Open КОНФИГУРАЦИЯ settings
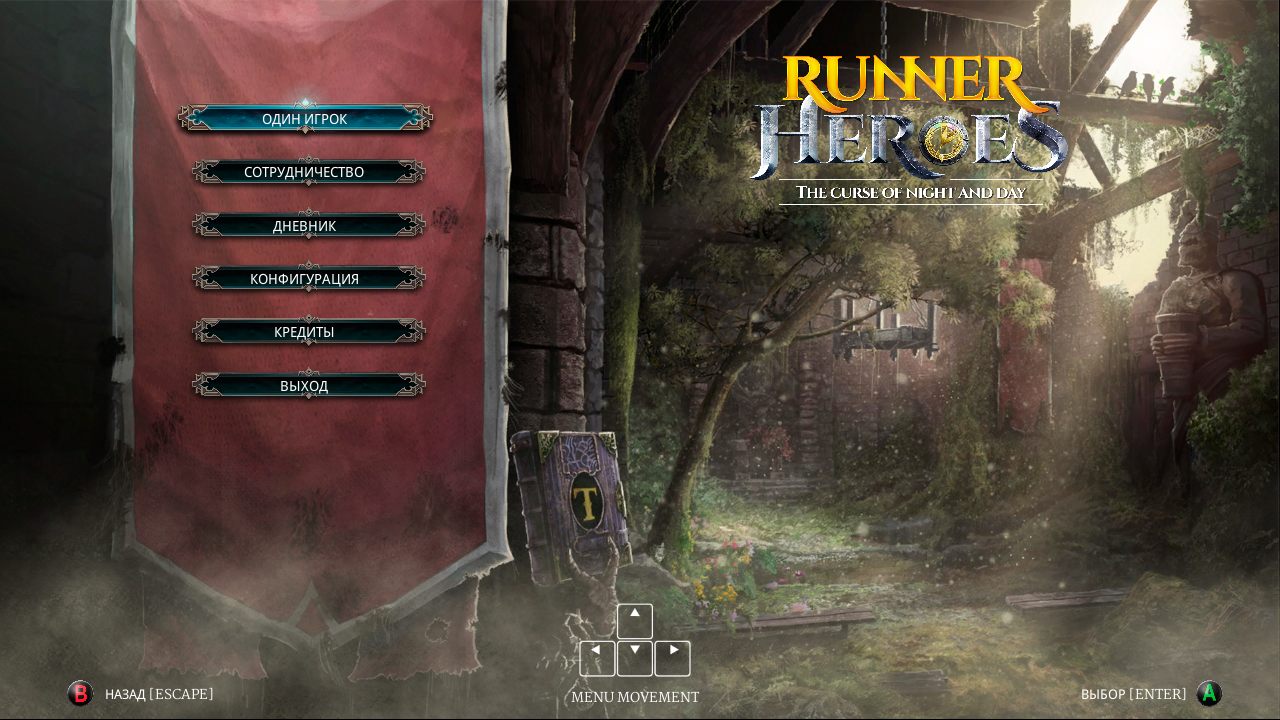Viewport: 1280px width, 720px height. point(305,278)
